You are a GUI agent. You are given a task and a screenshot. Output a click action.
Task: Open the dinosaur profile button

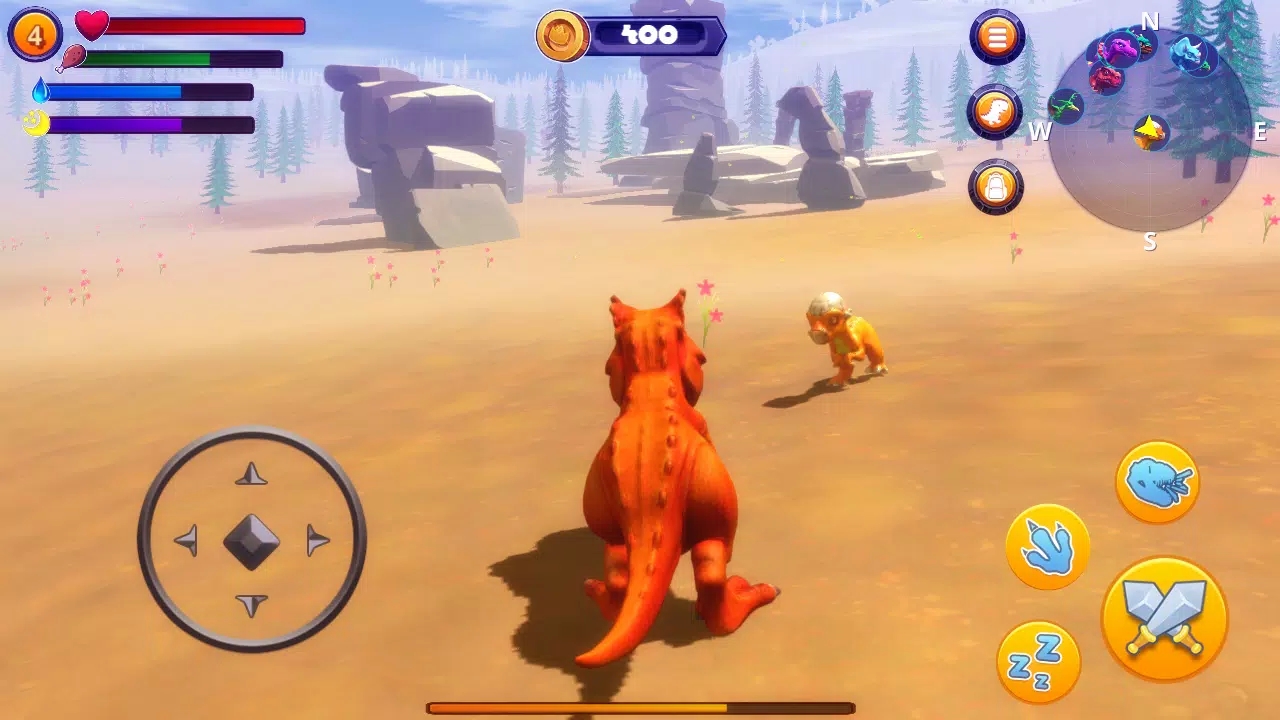point(995,112)
